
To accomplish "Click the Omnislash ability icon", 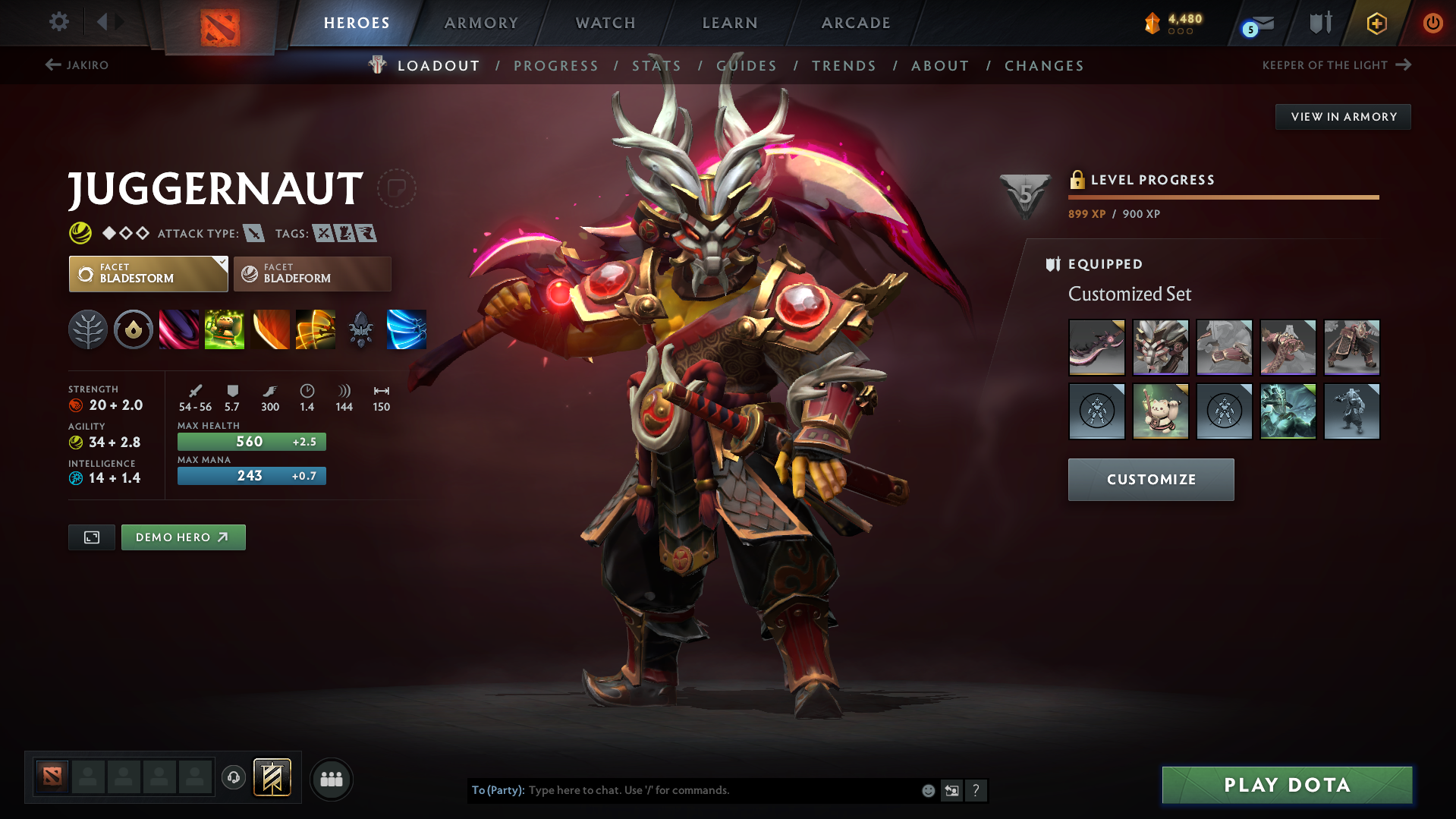I will click(316, 329).
